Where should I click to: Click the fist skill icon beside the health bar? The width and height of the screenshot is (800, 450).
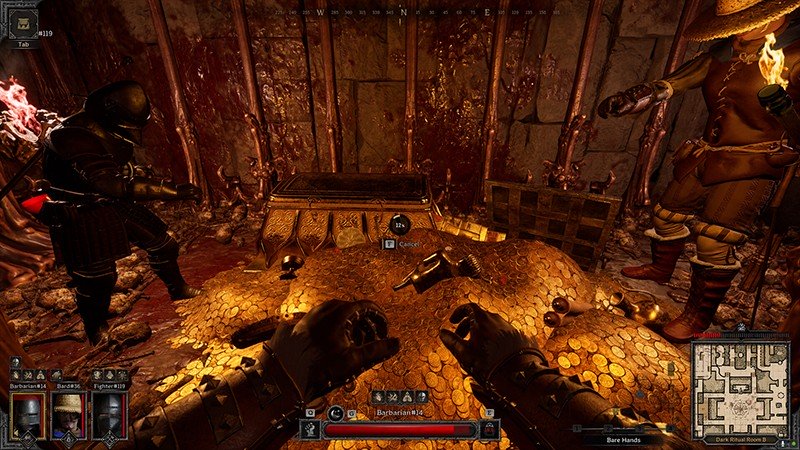pos(309,430)
